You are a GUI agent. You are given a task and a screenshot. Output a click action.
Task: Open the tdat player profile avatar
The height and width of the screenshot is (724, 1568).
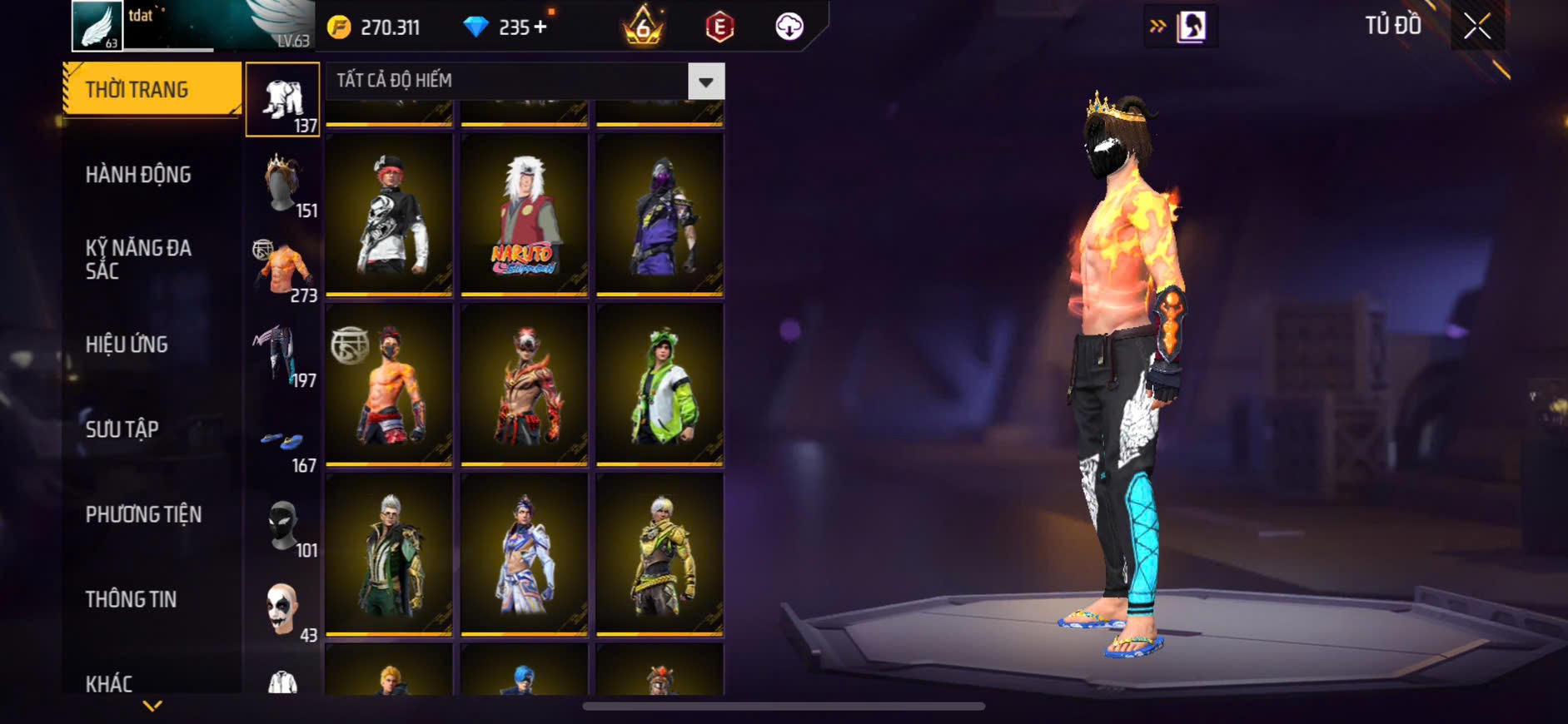click(97, 26)
